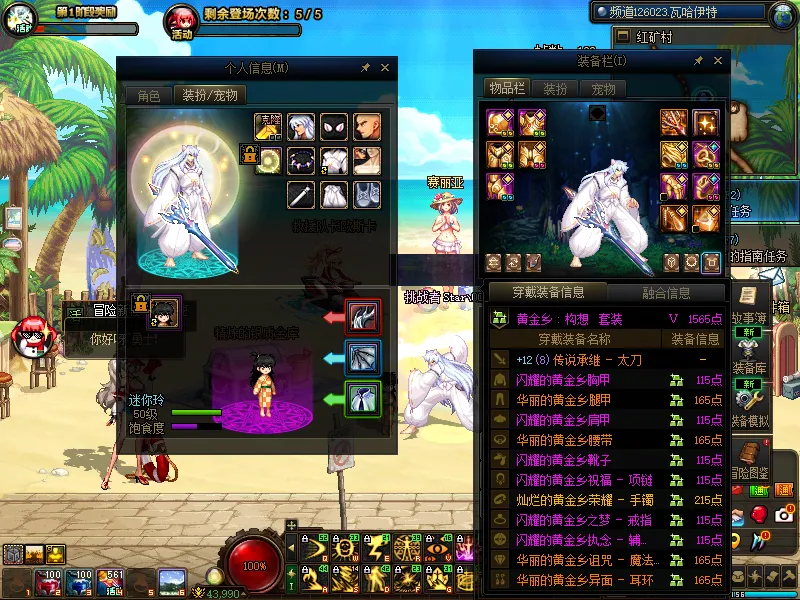Select the white-haired hair avatar slot
Viewport: 800px width, 600px height.
(301, 127)
